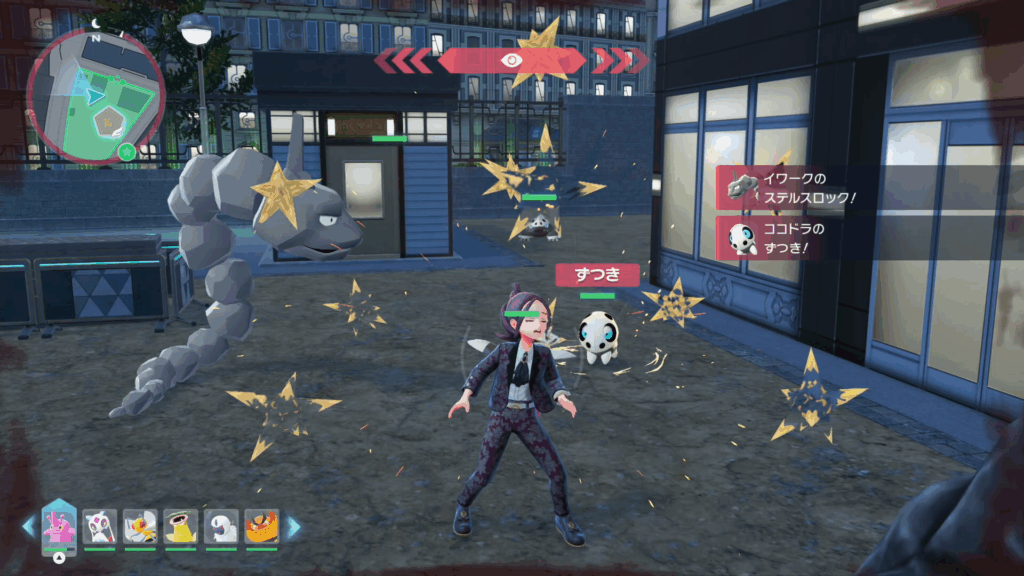This screenshot has width=1024, height=576.
Task: Click the party bar's right arrow
Action: [294, 527]
